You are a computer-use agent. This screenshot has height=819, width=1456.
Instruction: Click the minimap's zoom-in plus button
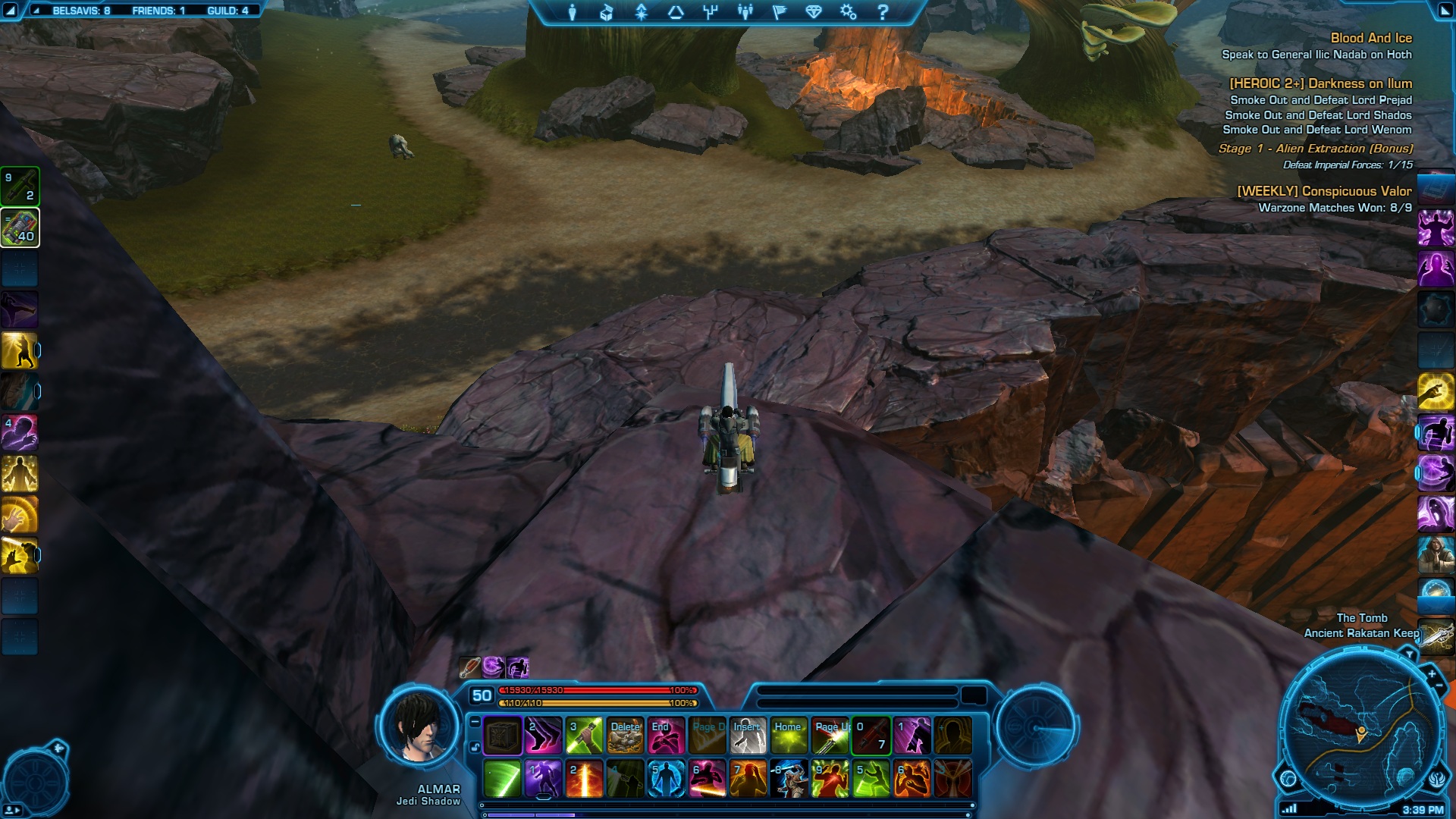(1432, 673)
